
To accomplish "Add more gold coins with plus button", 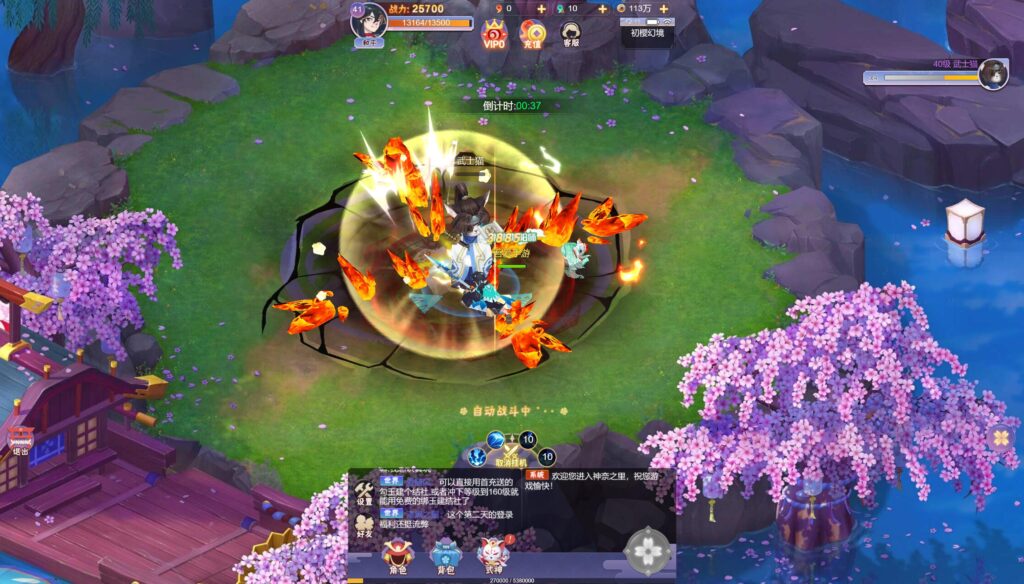I will [663, 9].
